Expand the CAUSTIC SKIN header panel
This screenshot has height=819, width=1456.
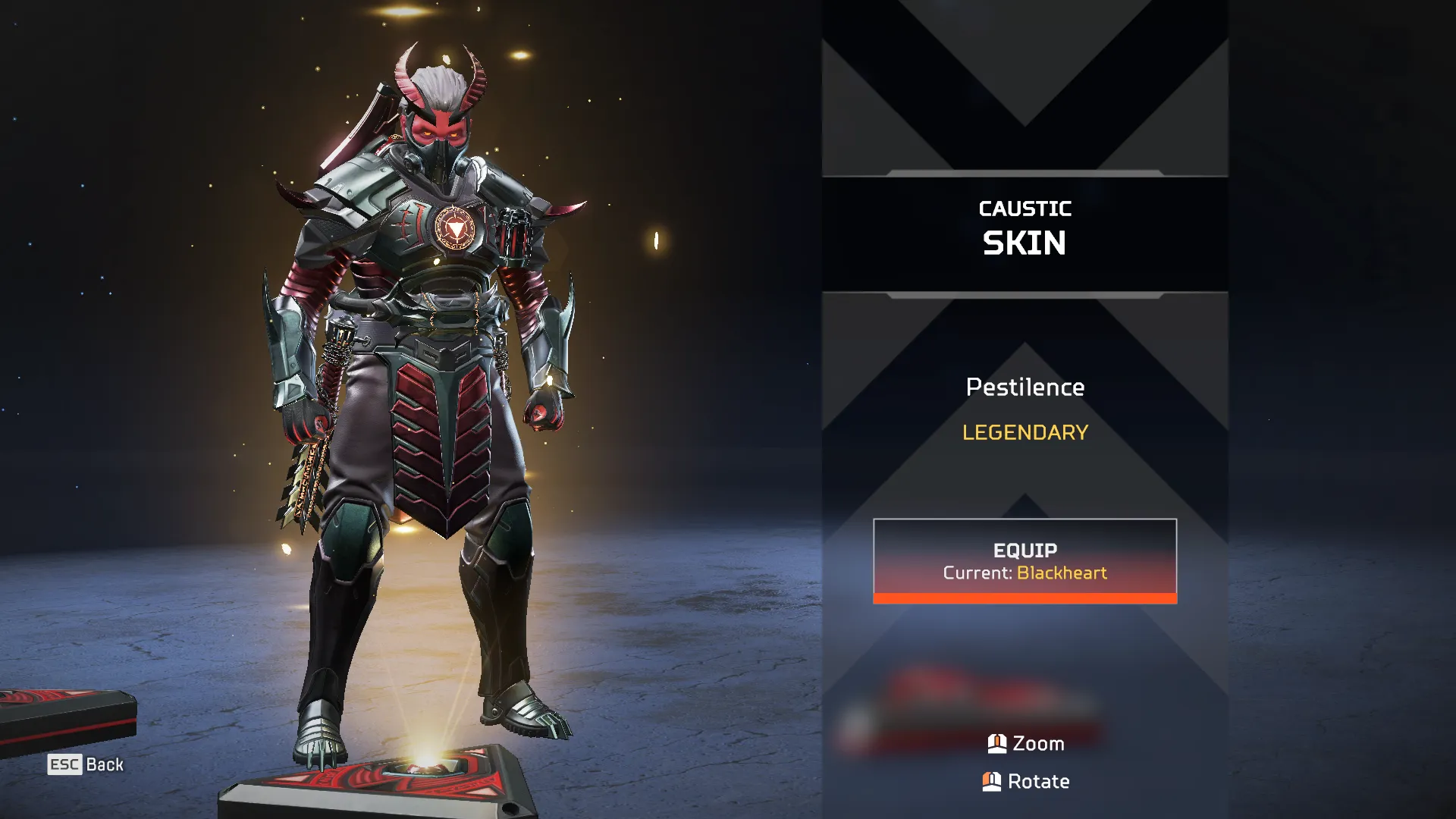[1025, 227]
